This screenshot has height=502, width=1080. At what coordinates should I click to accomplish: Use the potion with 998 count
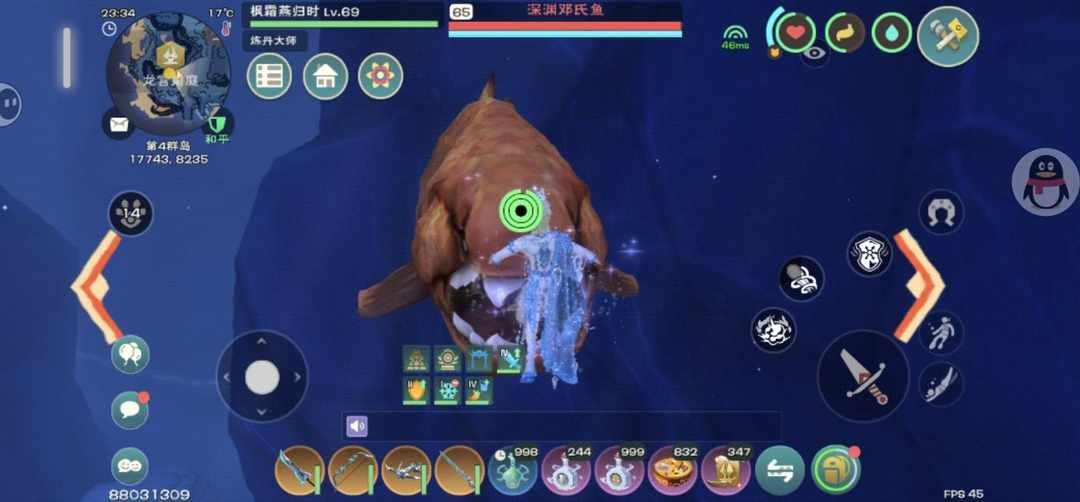[x=515, y=470]
